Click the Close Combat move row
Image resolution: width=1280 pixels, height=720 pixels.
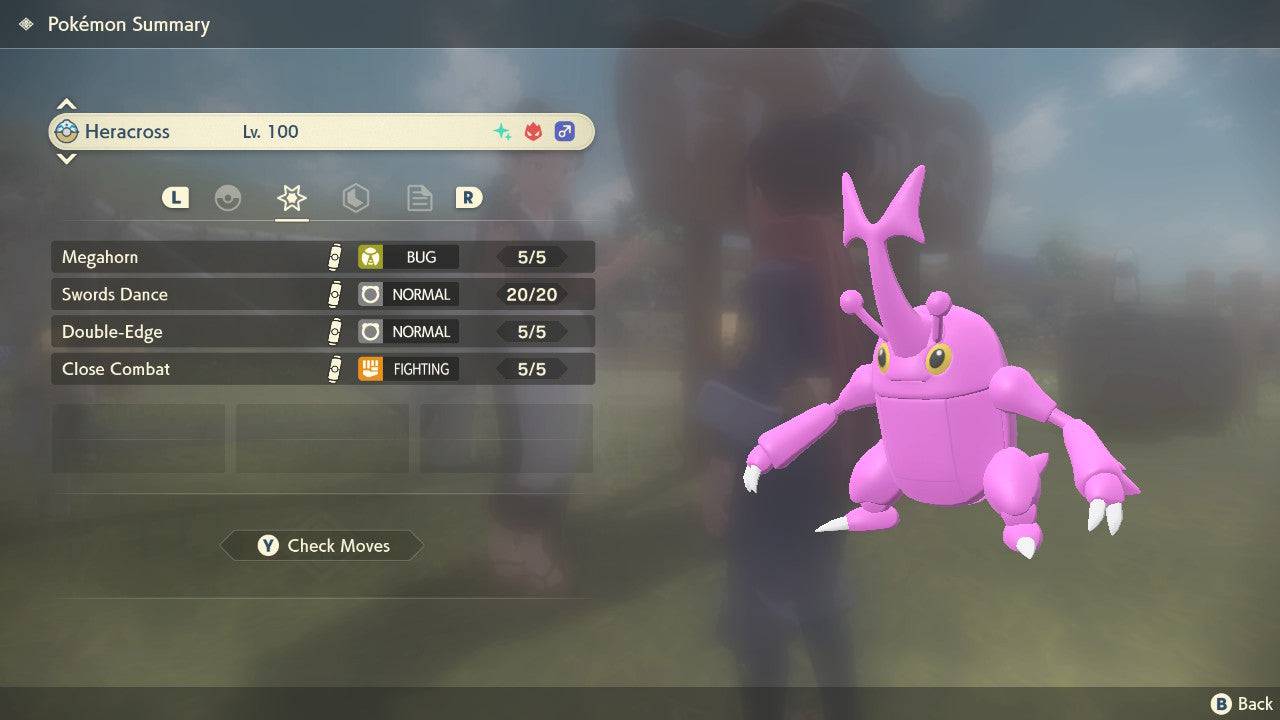coord(322,369)
